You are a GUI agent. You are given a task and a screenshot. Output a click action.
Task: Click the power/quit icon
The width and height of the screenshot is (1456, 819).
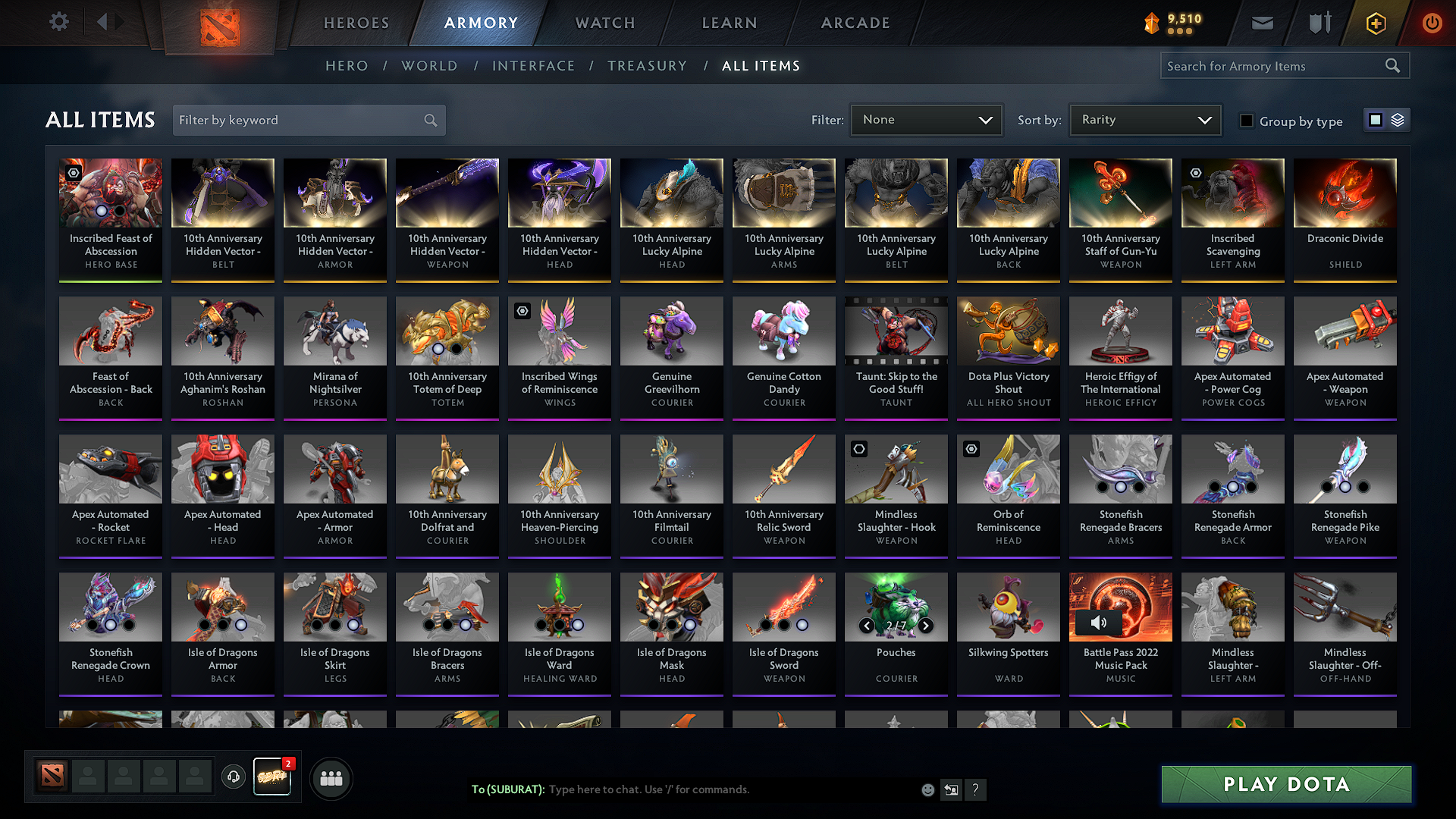pos(1432,23)
